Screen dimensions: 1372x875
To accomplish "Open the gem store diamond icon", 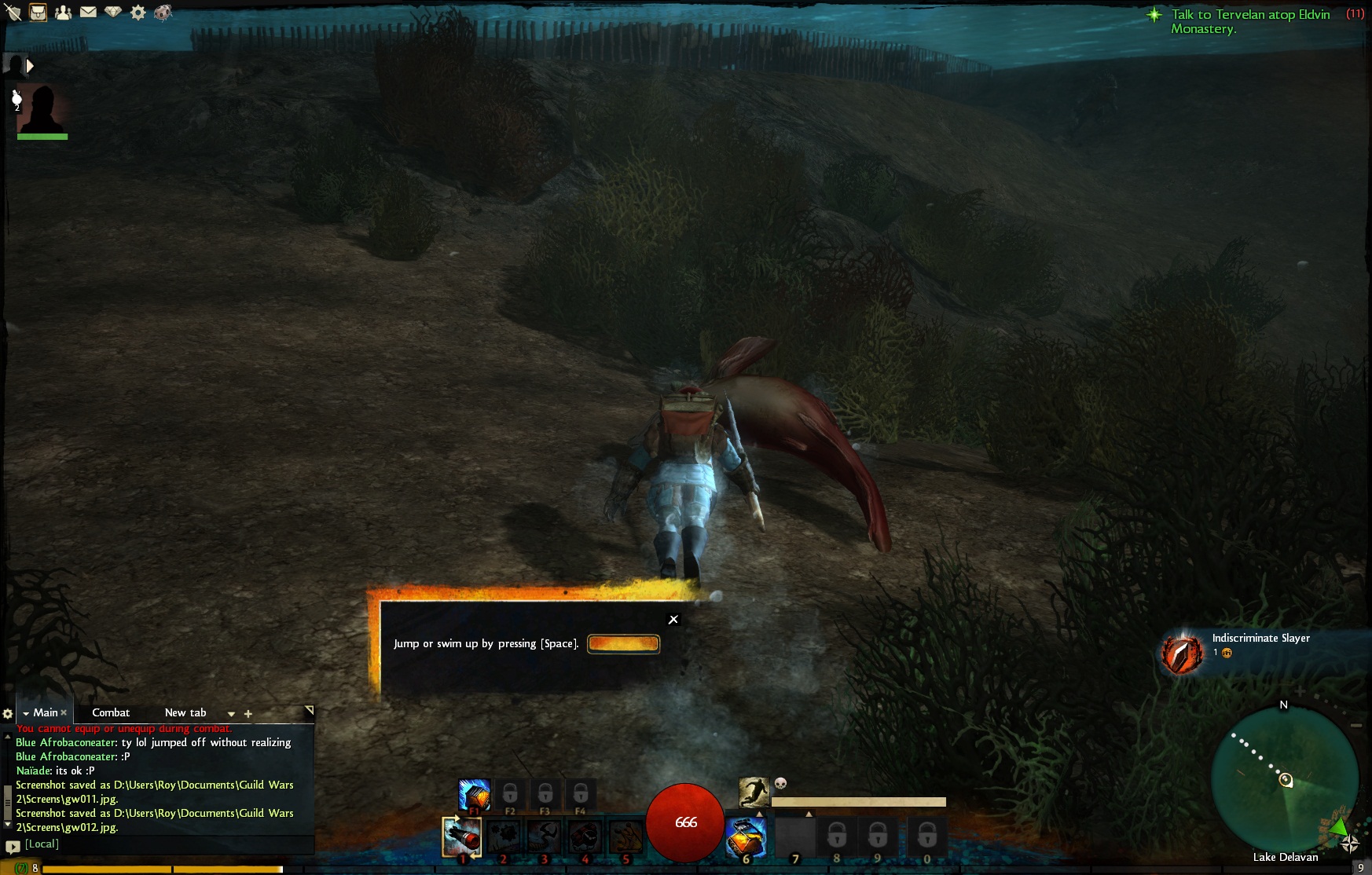I will tap(113, 13).
